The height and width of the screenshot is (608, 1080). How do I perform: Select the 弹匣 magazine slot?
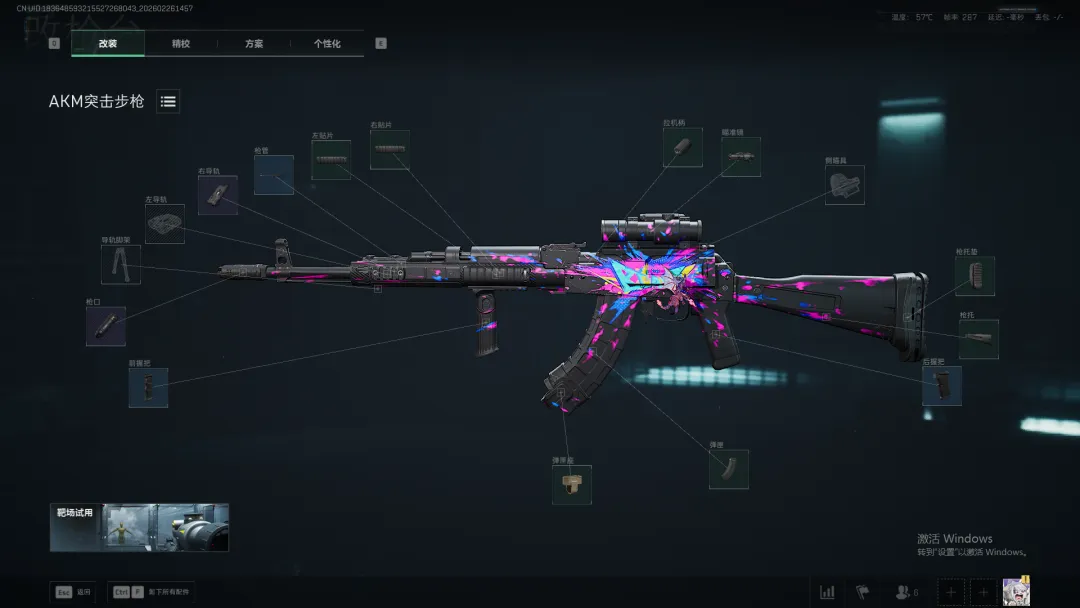[729, 469]
